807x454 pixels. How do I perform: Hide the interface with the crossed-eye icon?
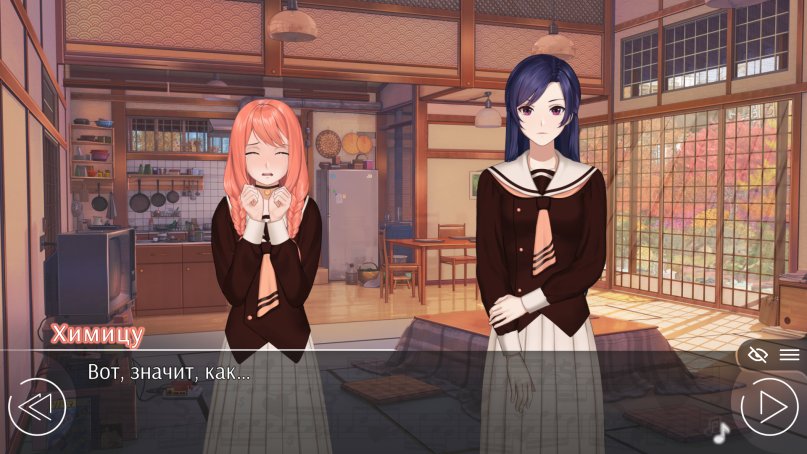tap(757, 355)
